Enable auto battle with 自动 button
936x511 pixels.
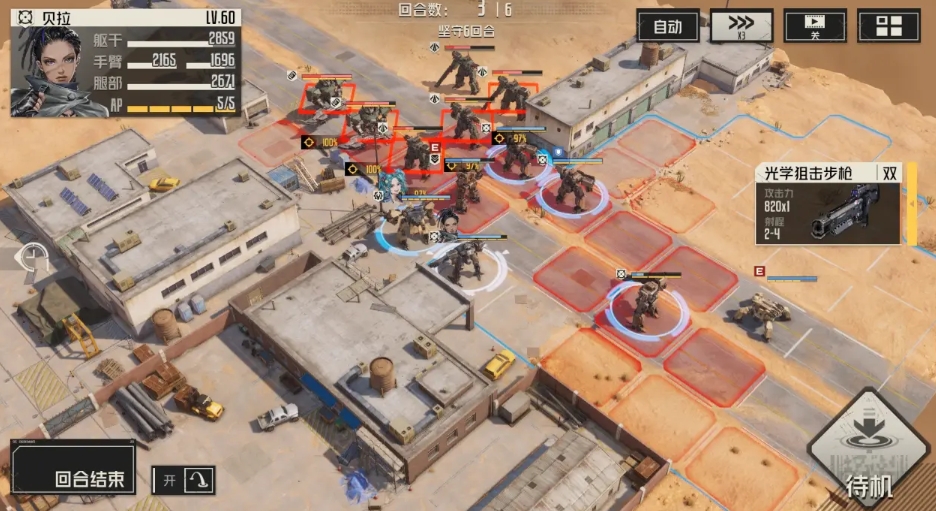(x=667, y=26)
